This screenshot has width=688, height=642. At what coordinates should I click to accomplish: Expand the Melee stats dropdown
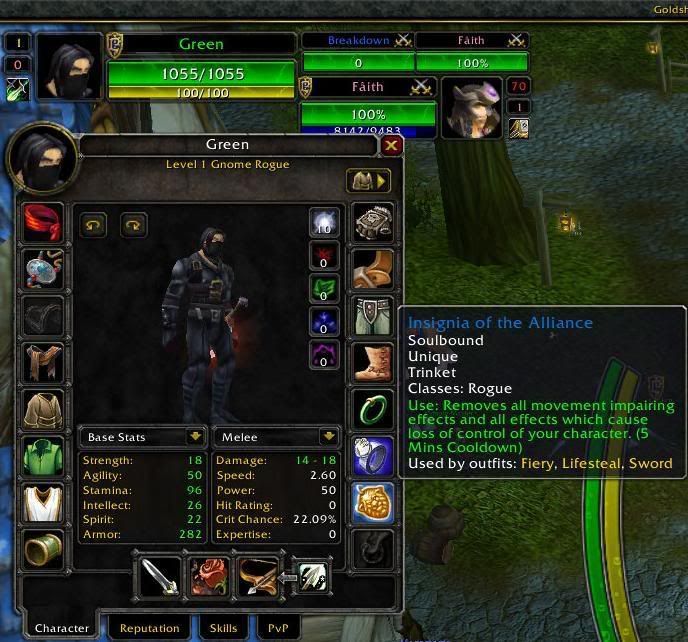[327, 437]
